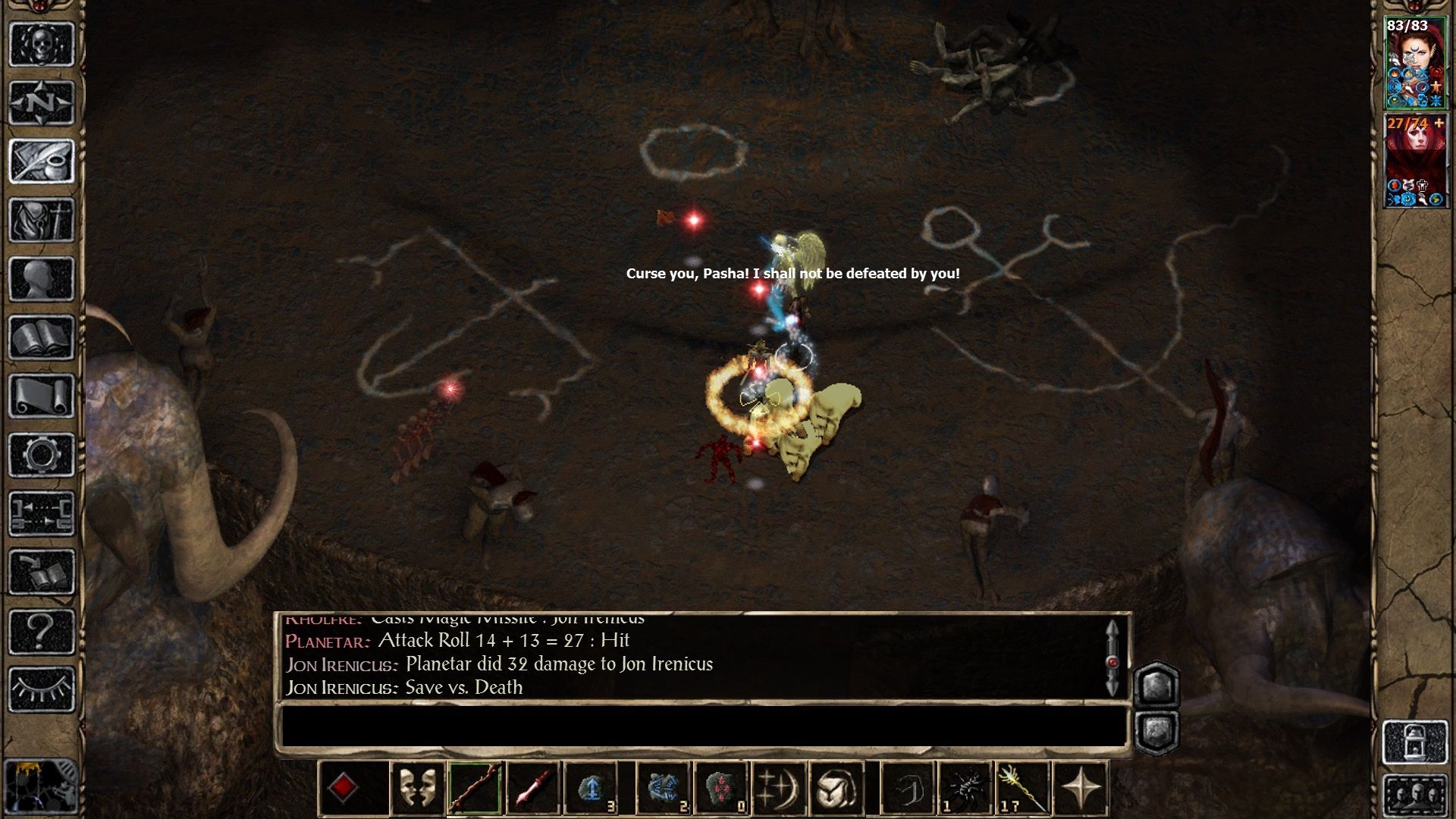1456x819 pixels.
Task: Collapse the message log with the lower stone button
Action: click(x=1156, y=732)
